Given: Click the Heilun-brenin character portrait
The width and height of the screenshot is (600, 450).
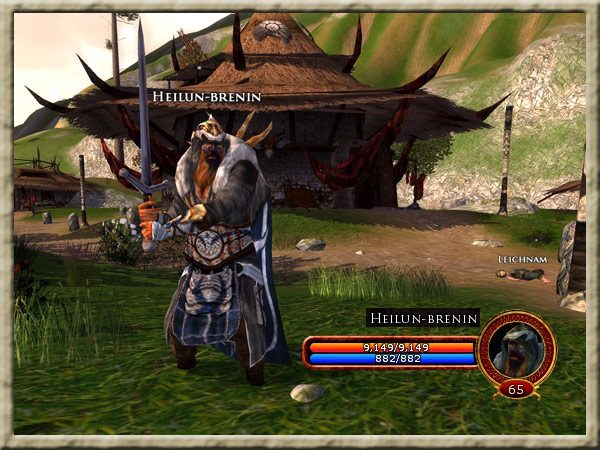Looking at the screenshot, I should [516, 348].
